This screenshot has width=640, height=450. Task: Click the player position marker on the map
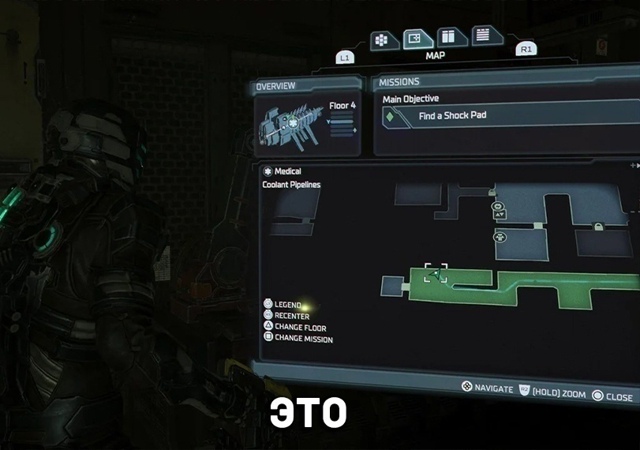pyautogui.click(x=435, y=274)
